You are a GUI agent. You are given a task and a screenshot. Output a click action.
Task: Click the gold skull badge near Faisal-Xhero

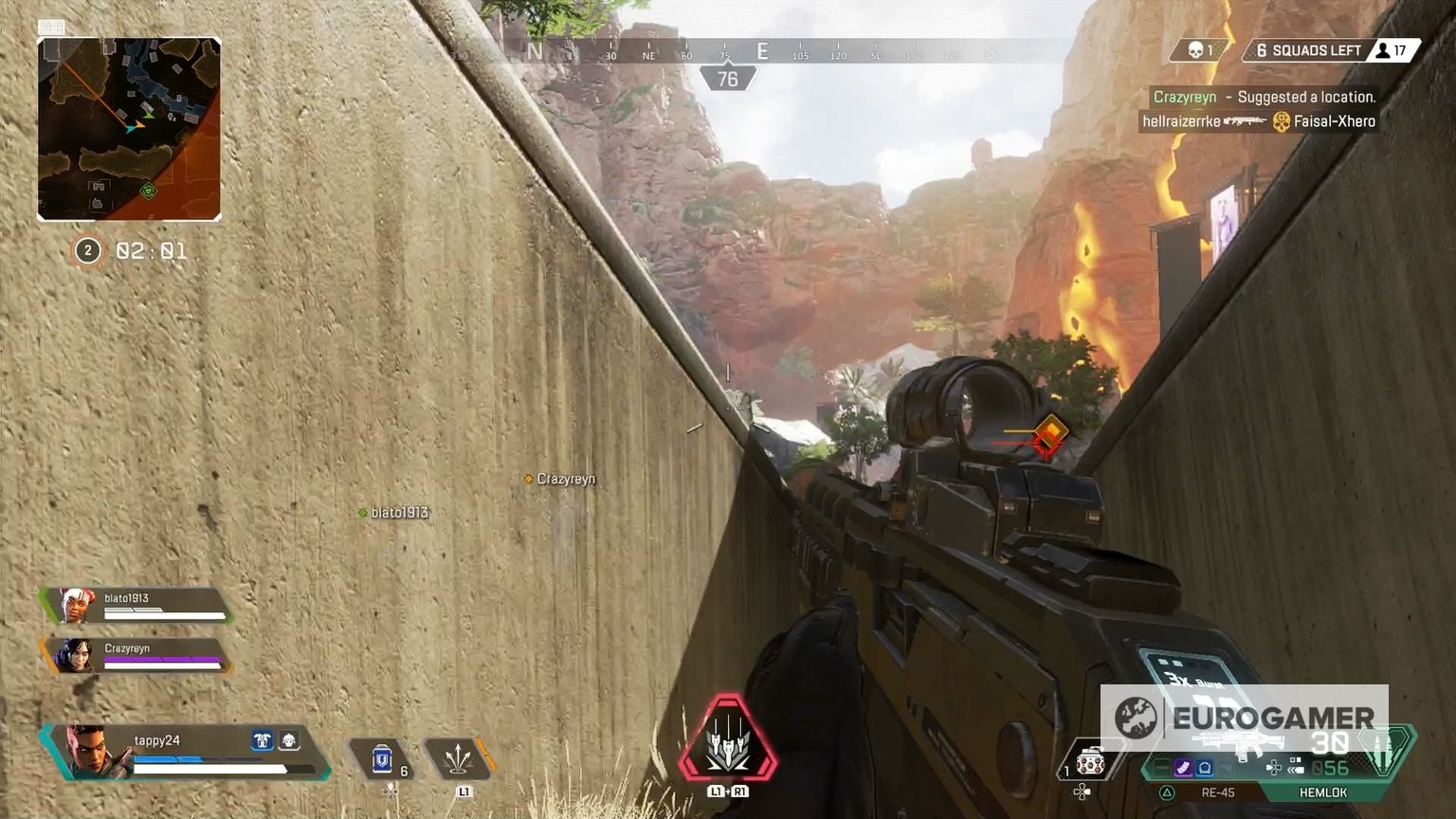click(x=1281, y=122)
